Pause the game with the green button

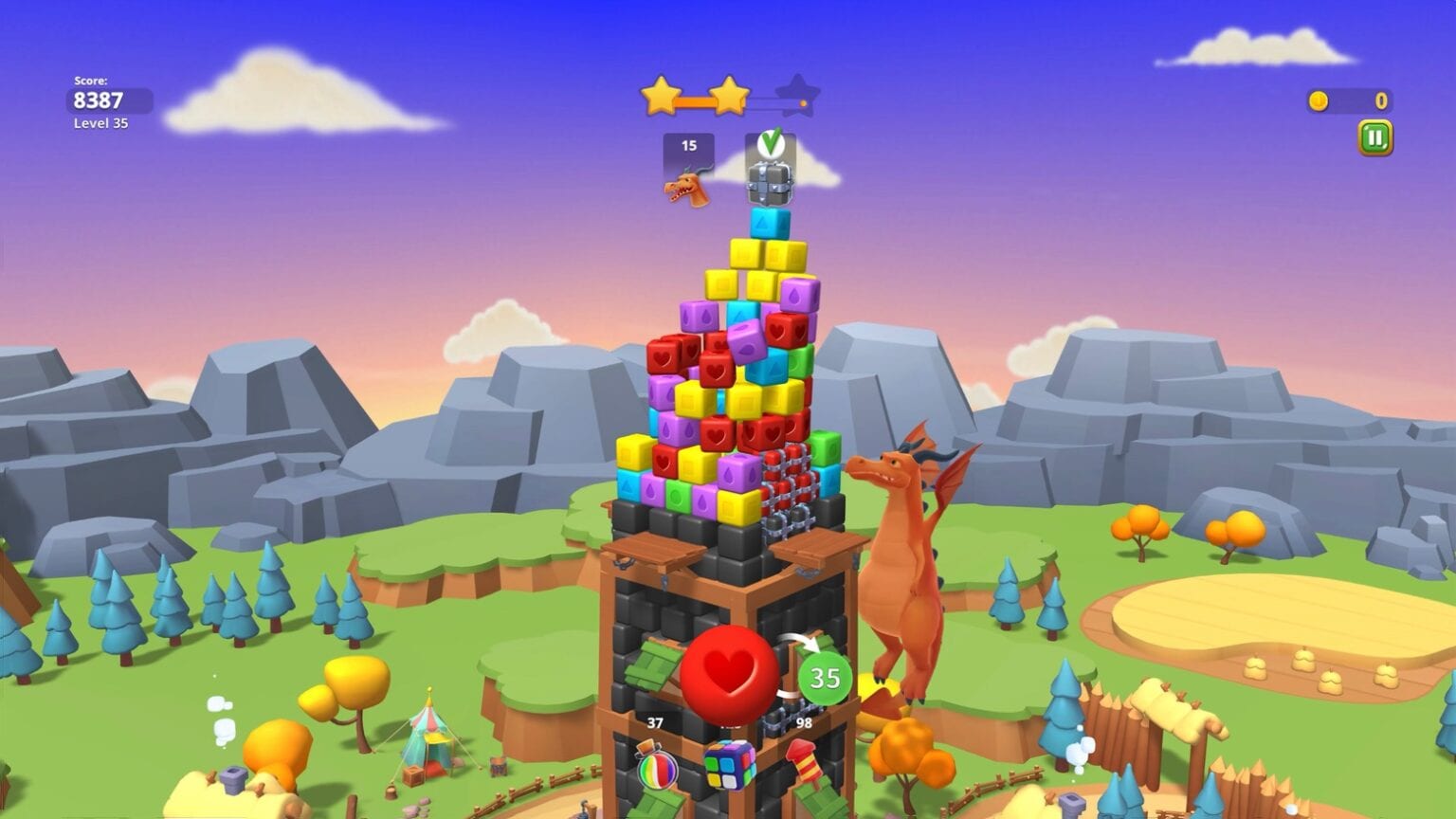1374,138
